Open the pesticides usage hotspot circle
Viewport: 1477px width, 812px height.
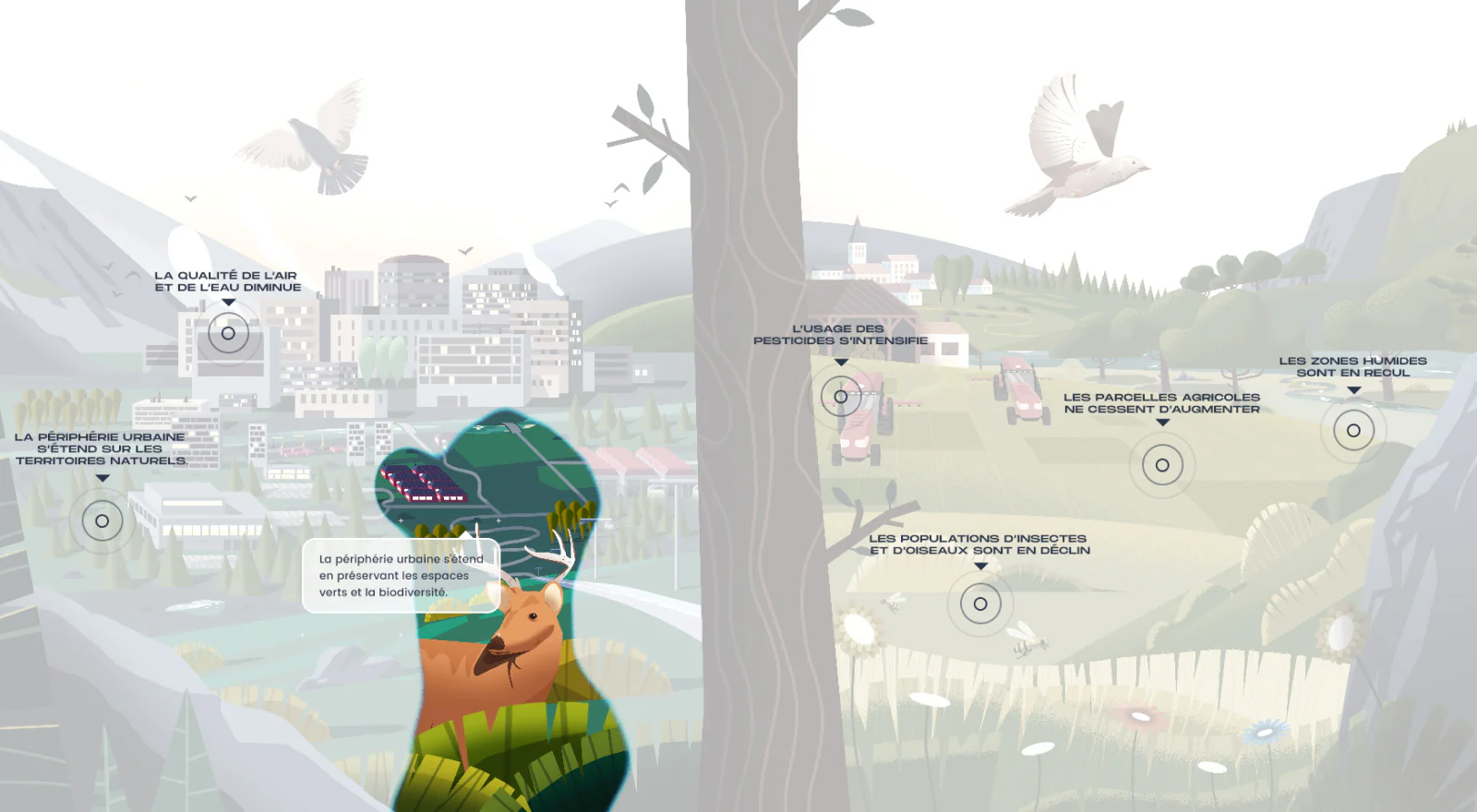(x=839, y=397)
